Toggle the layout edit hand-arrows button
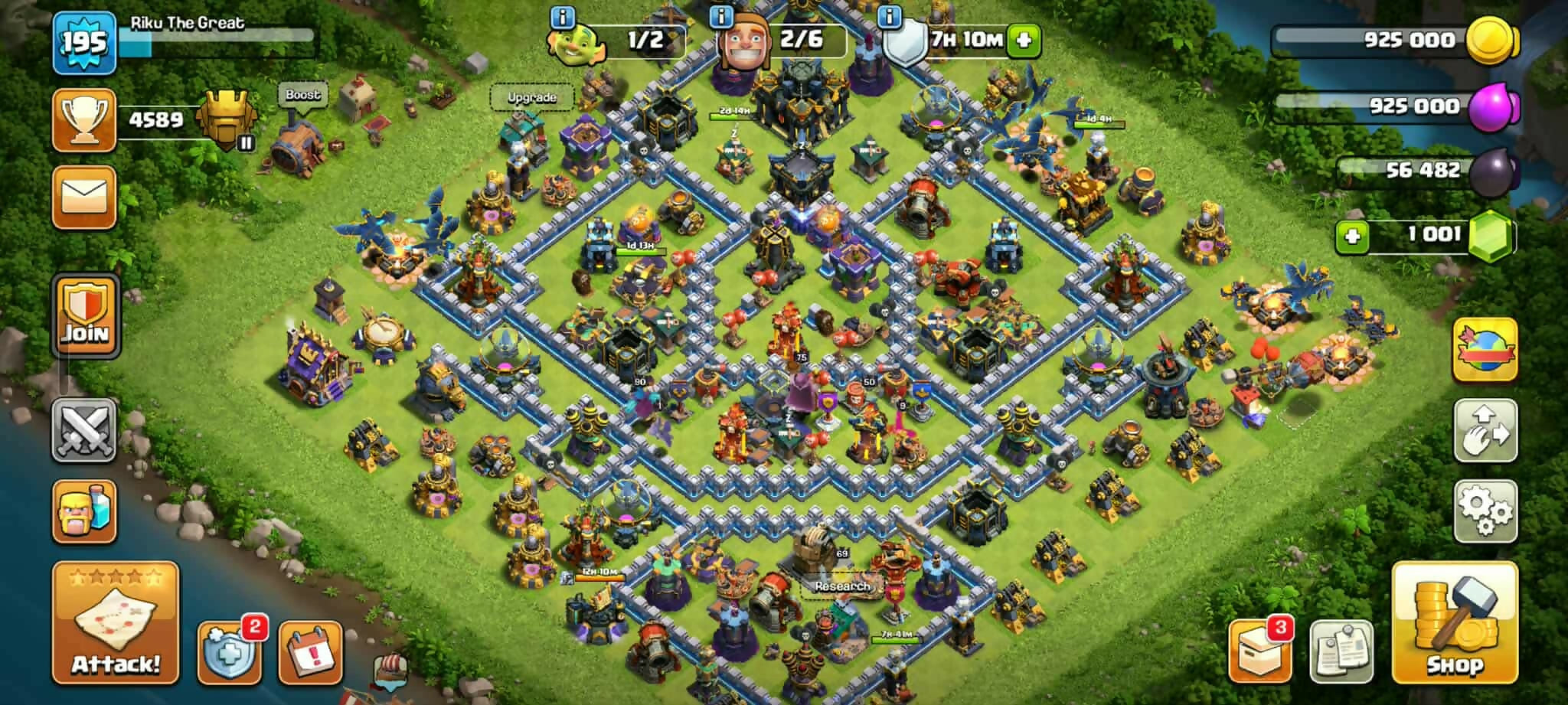Screen dimensions: 1568x705 point(1485,430)
